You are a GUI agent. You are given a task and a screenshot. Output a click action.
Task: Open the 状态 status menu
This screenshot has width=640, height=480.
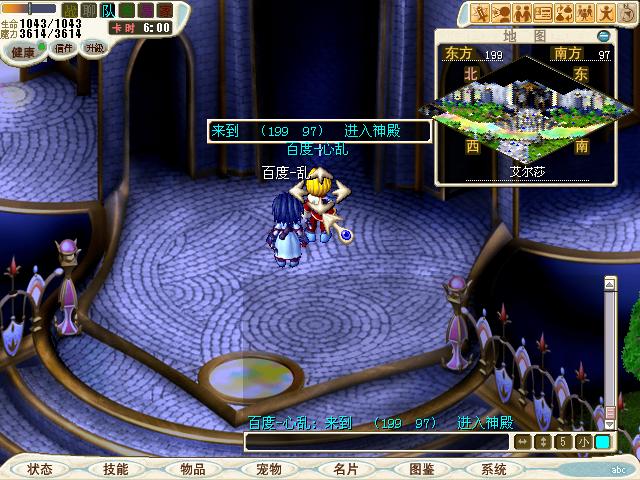pos(40,469)
